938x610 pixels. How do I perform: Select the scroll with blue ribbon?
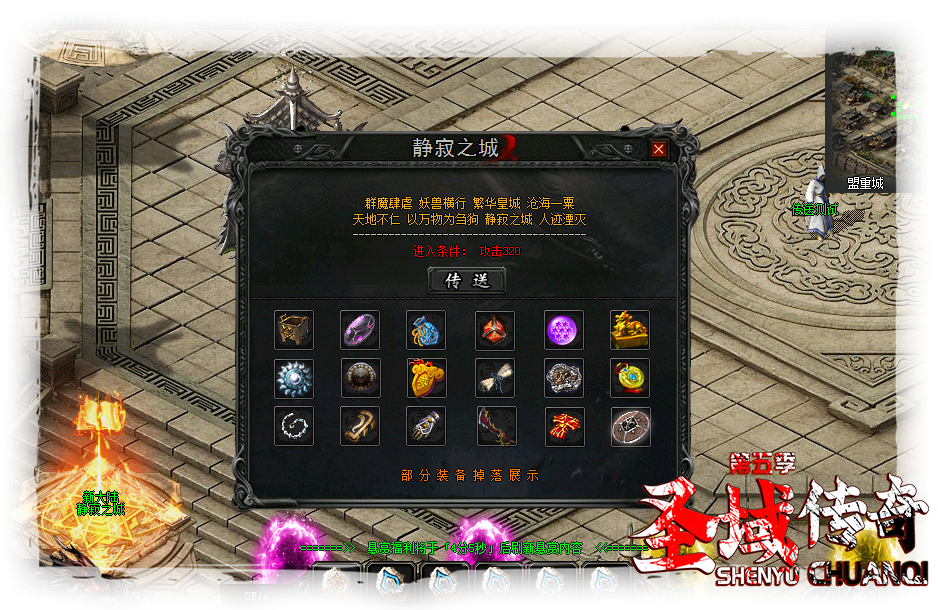(x=495, y=379)
